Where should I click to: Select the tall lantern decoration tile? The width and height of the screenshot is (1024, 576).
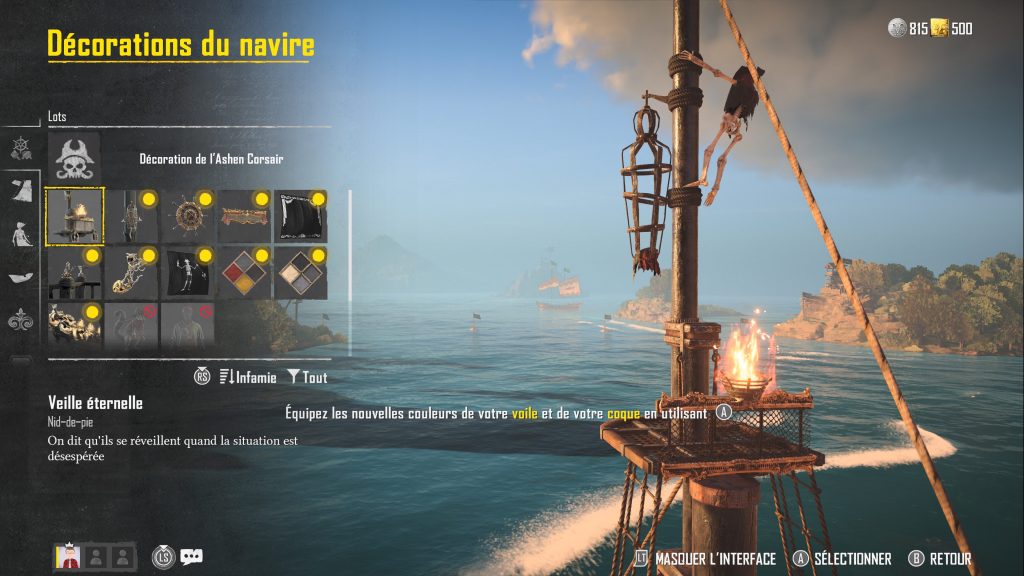tap(131, 216)
